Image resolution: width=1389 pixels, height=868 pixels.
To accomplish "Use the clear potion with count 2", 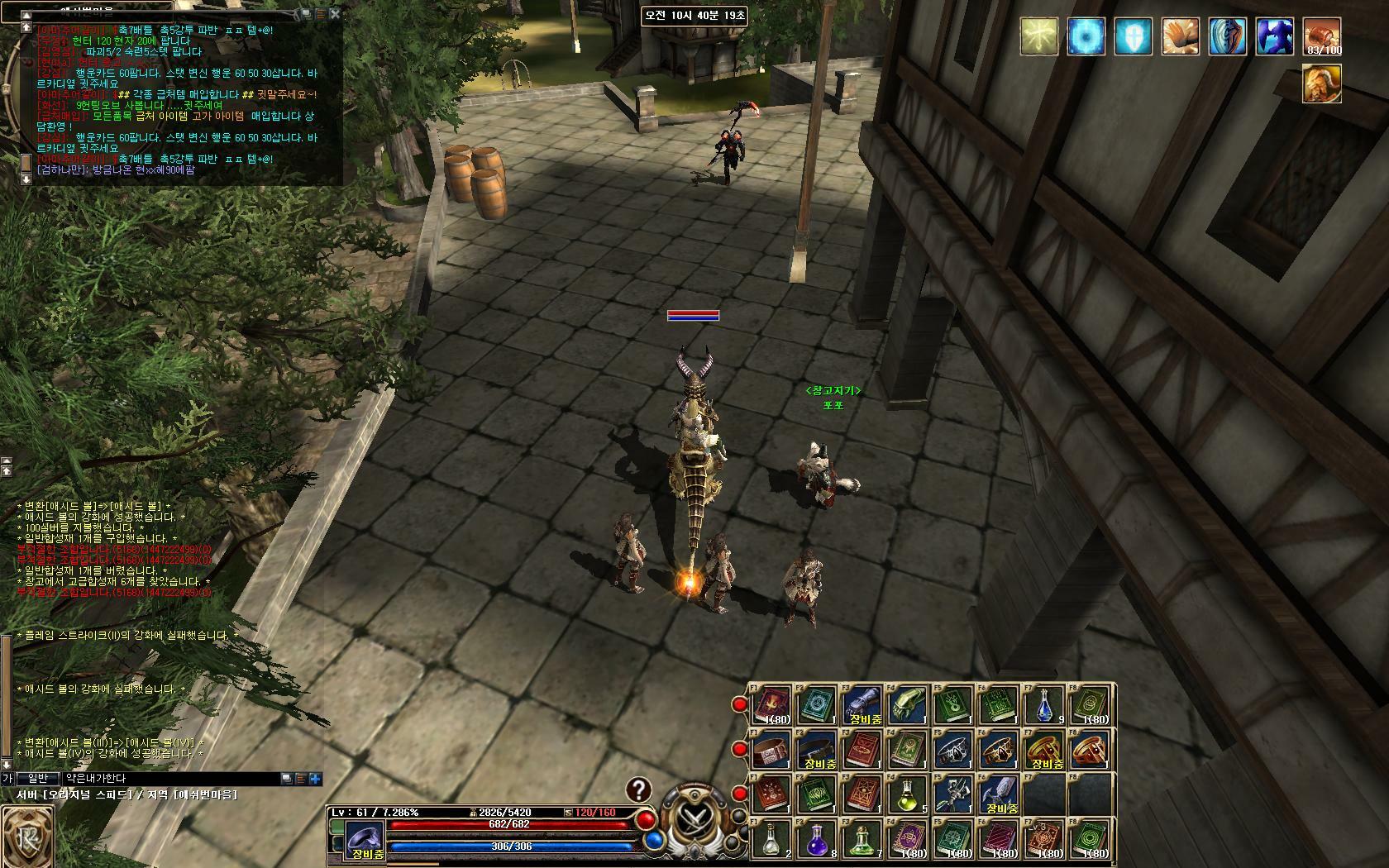I will (772, 840).
